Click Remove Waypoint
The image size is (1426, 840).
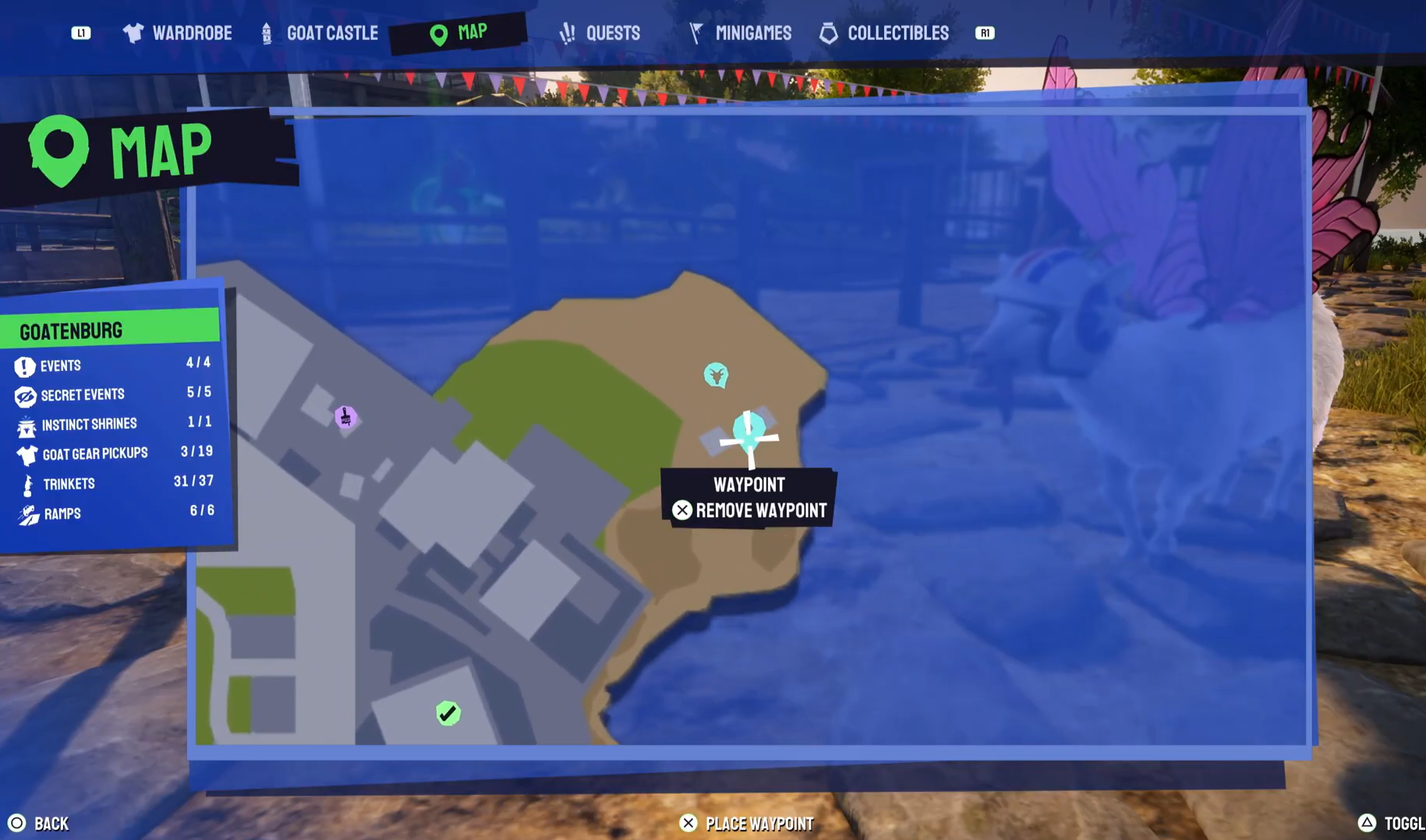tap(749, 510)
